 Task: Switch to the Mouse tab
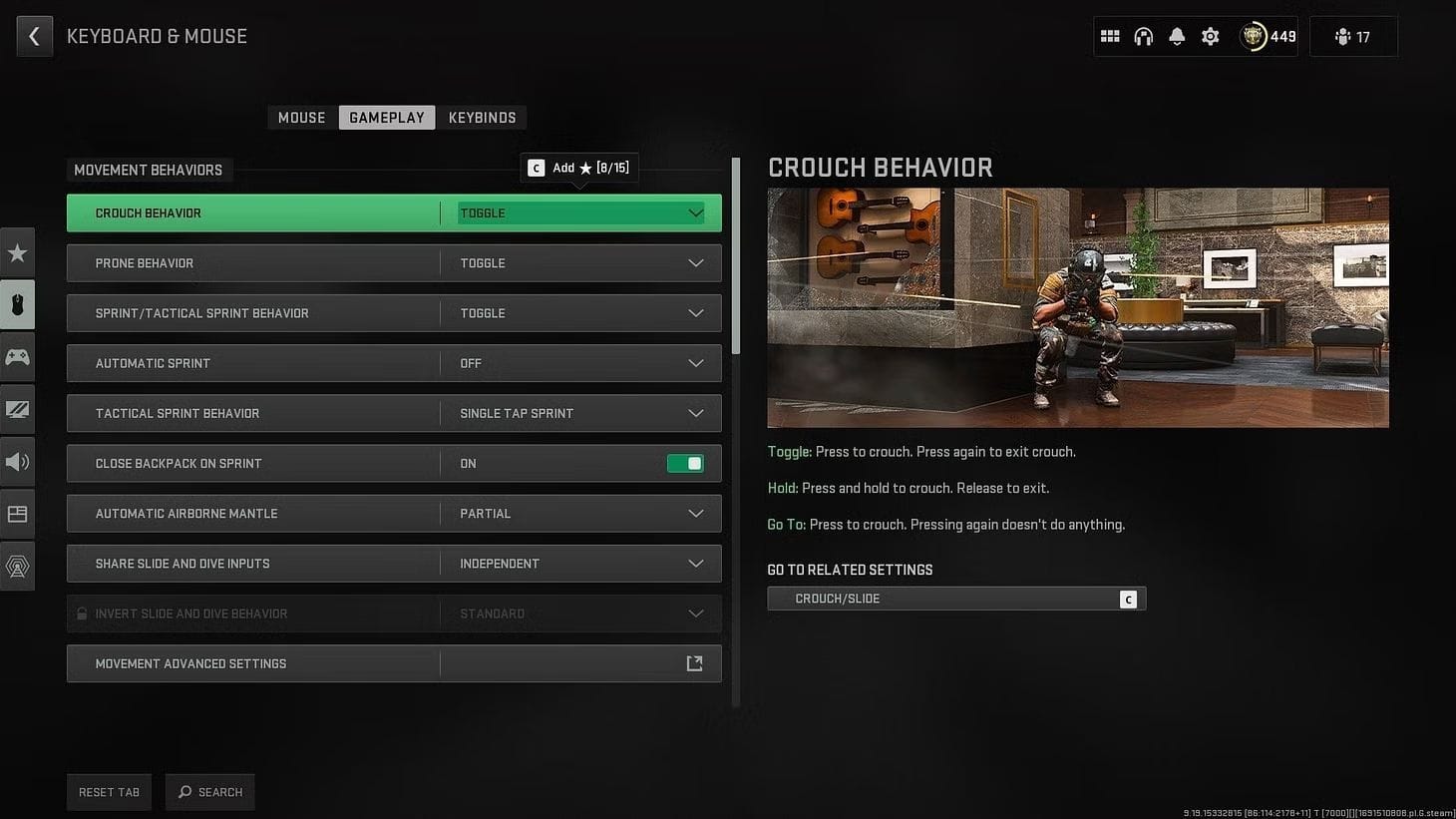pos(301,118)
